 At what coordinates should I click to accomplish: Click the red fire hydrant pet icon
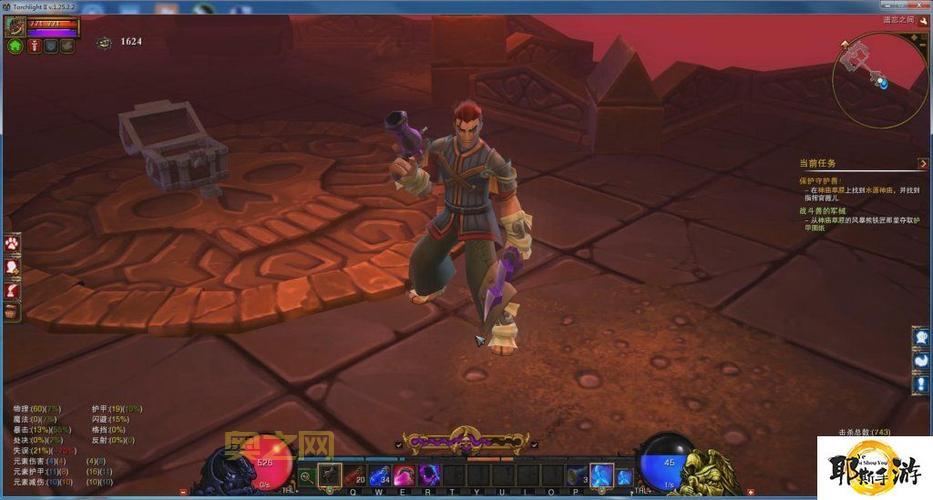33,46
